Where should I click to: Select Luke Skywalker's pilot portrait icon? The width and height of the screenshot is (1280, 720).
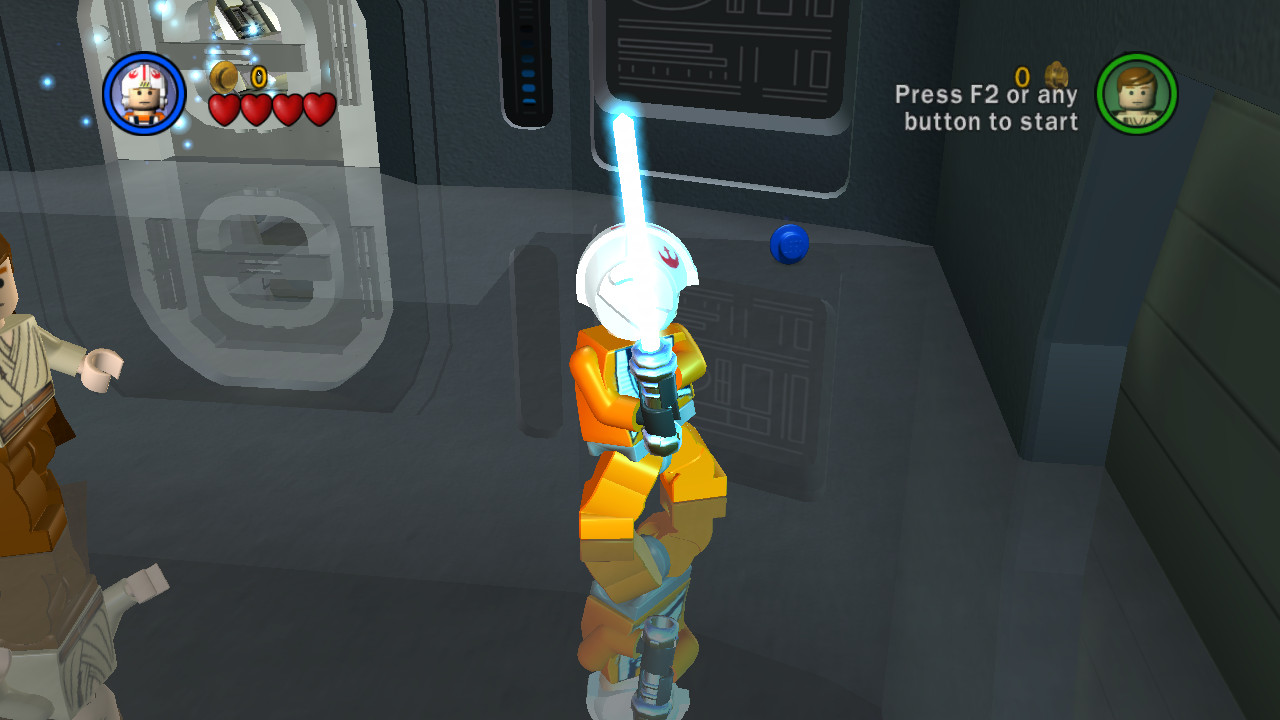144,91
